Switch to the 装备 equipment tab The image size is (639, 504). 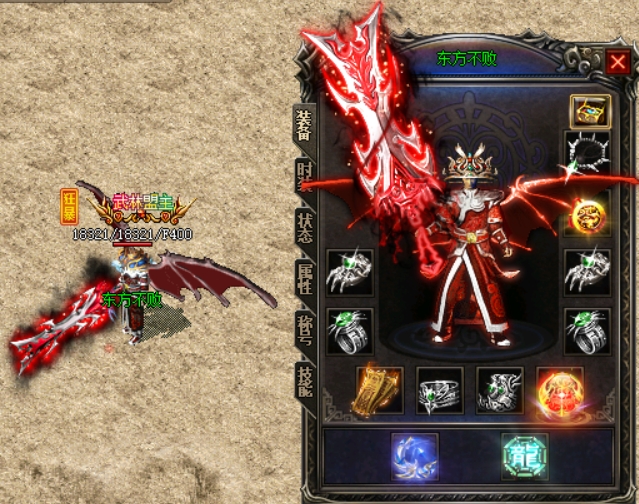click(x=303, y=126)
